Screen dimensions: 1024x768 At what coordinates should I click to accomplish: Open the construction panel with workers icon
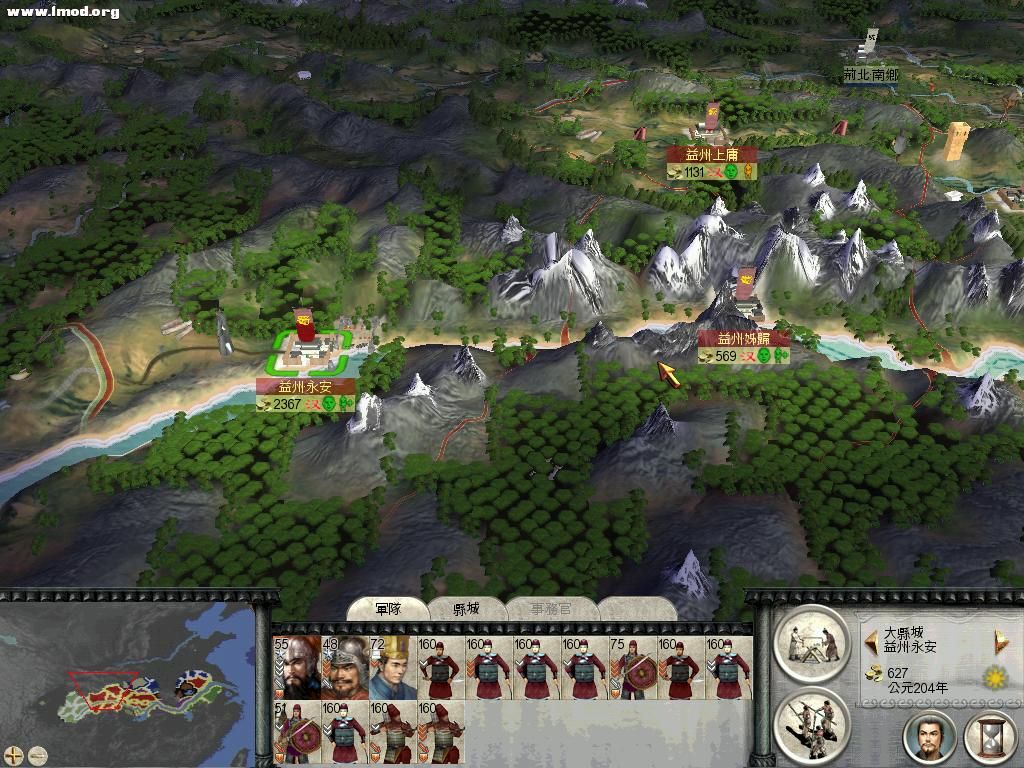tap(811, 642)
